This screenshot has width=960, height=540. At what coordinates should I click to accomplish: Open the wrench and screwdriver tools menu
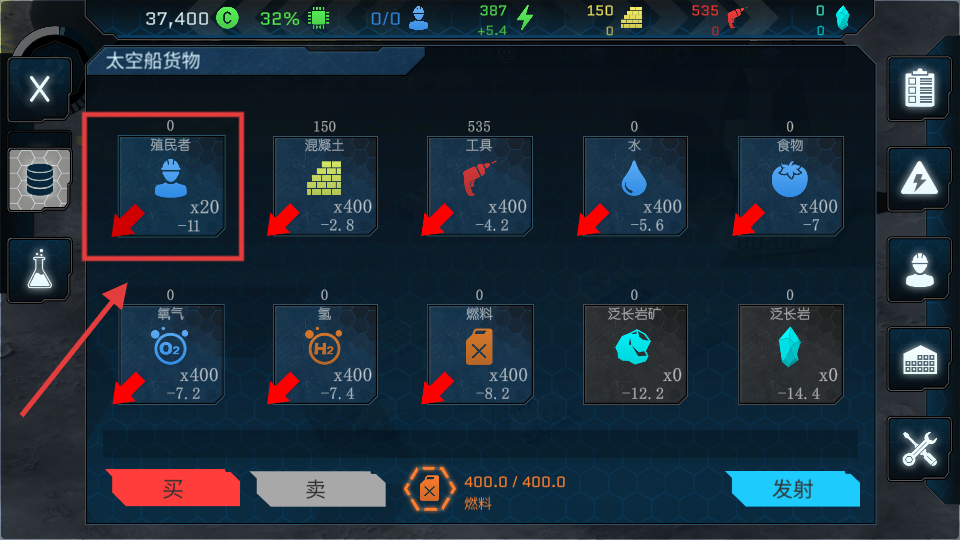click(918, 448)
